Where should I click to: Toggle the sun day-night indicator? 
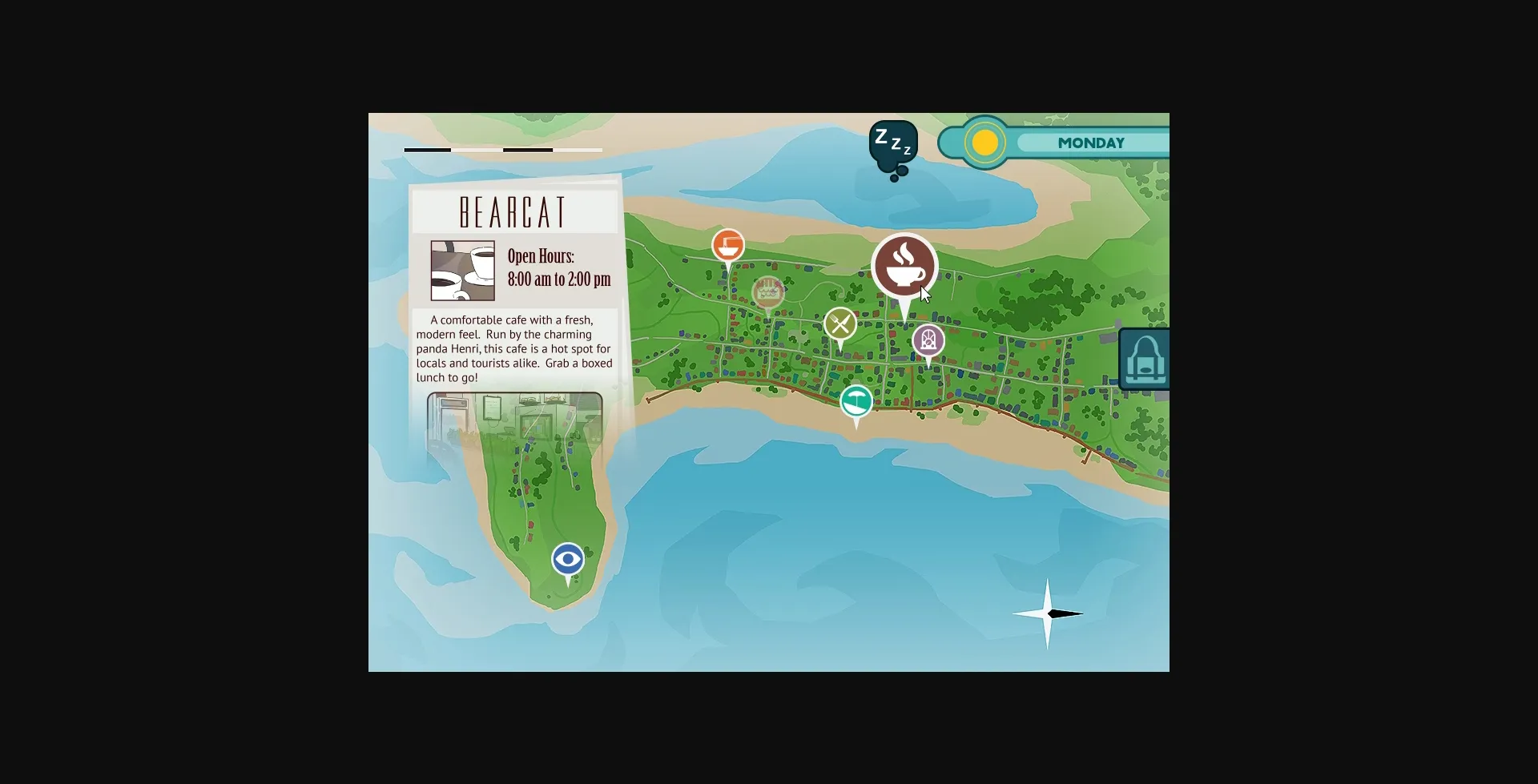click(x=984, y=143)
